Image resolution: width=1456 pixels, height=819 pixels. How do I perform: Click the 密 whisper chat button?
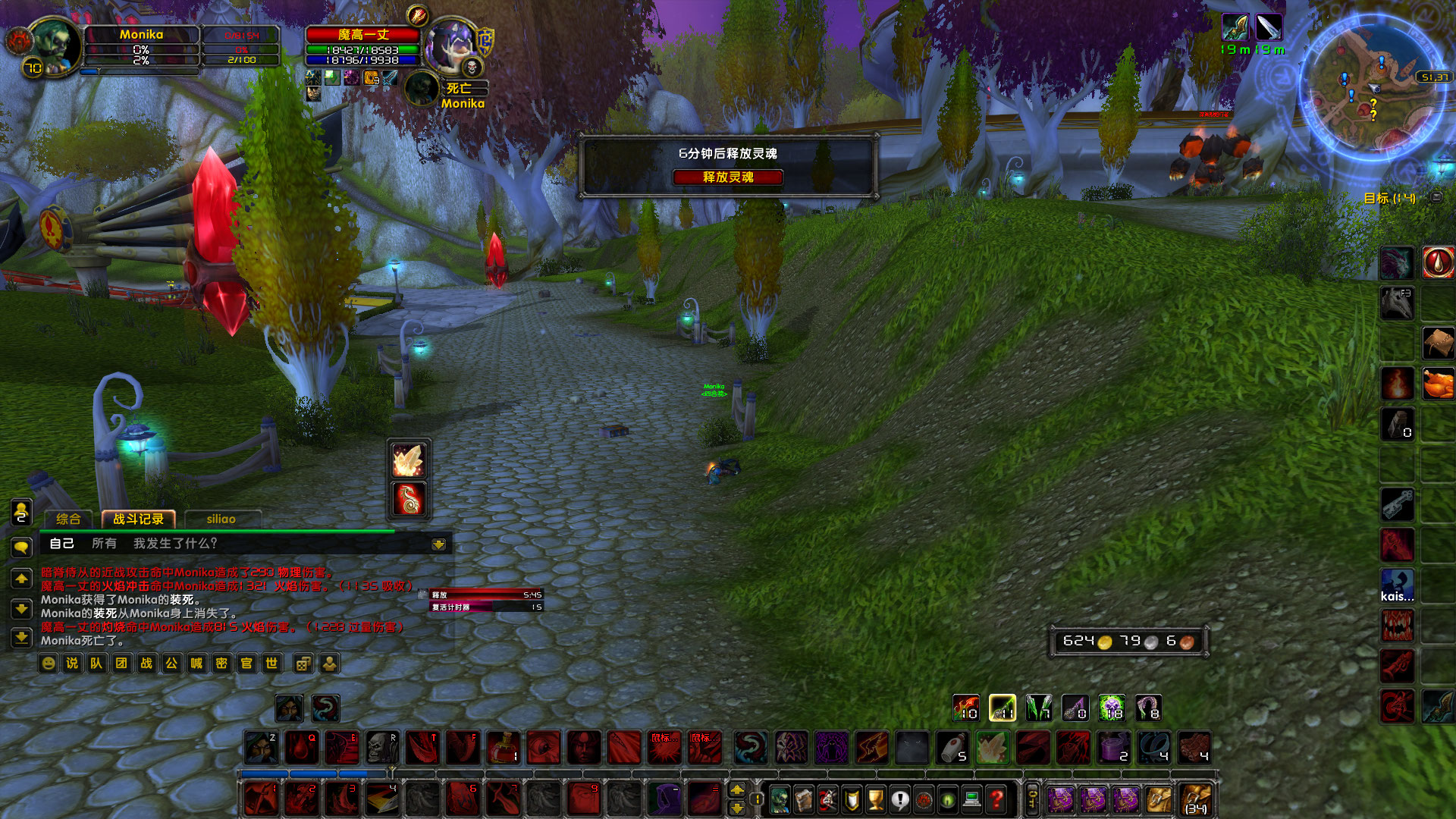coord(222,664)
